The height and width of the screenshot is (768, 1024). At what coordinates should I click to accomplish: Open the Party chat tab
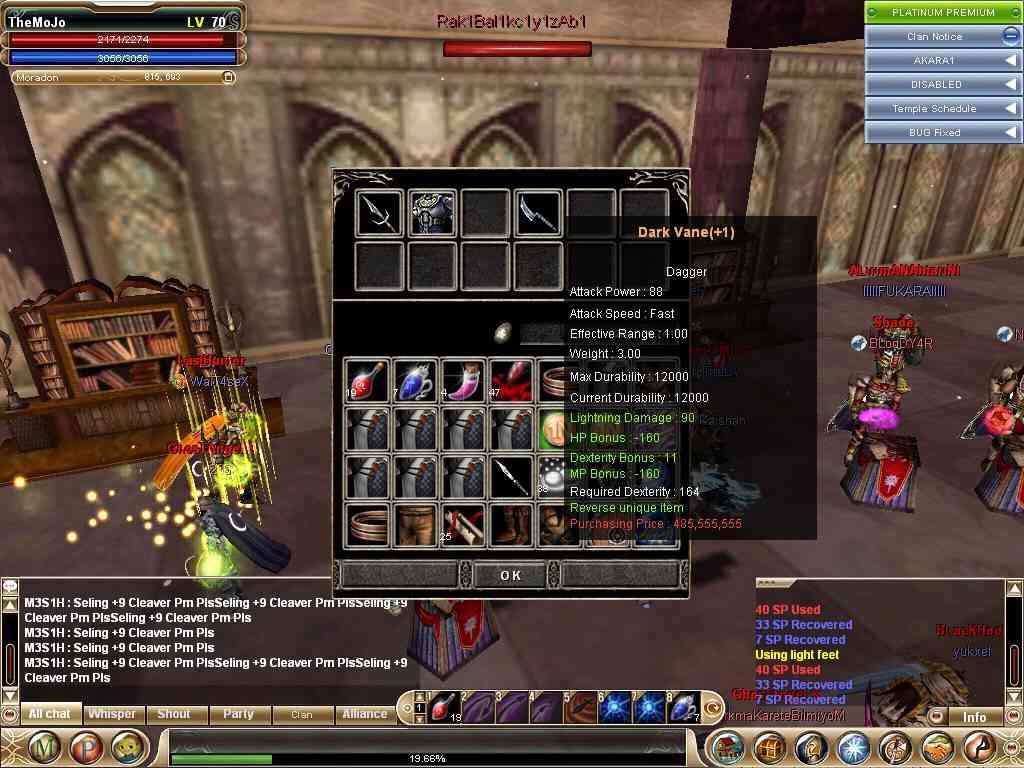coord(238,714)
